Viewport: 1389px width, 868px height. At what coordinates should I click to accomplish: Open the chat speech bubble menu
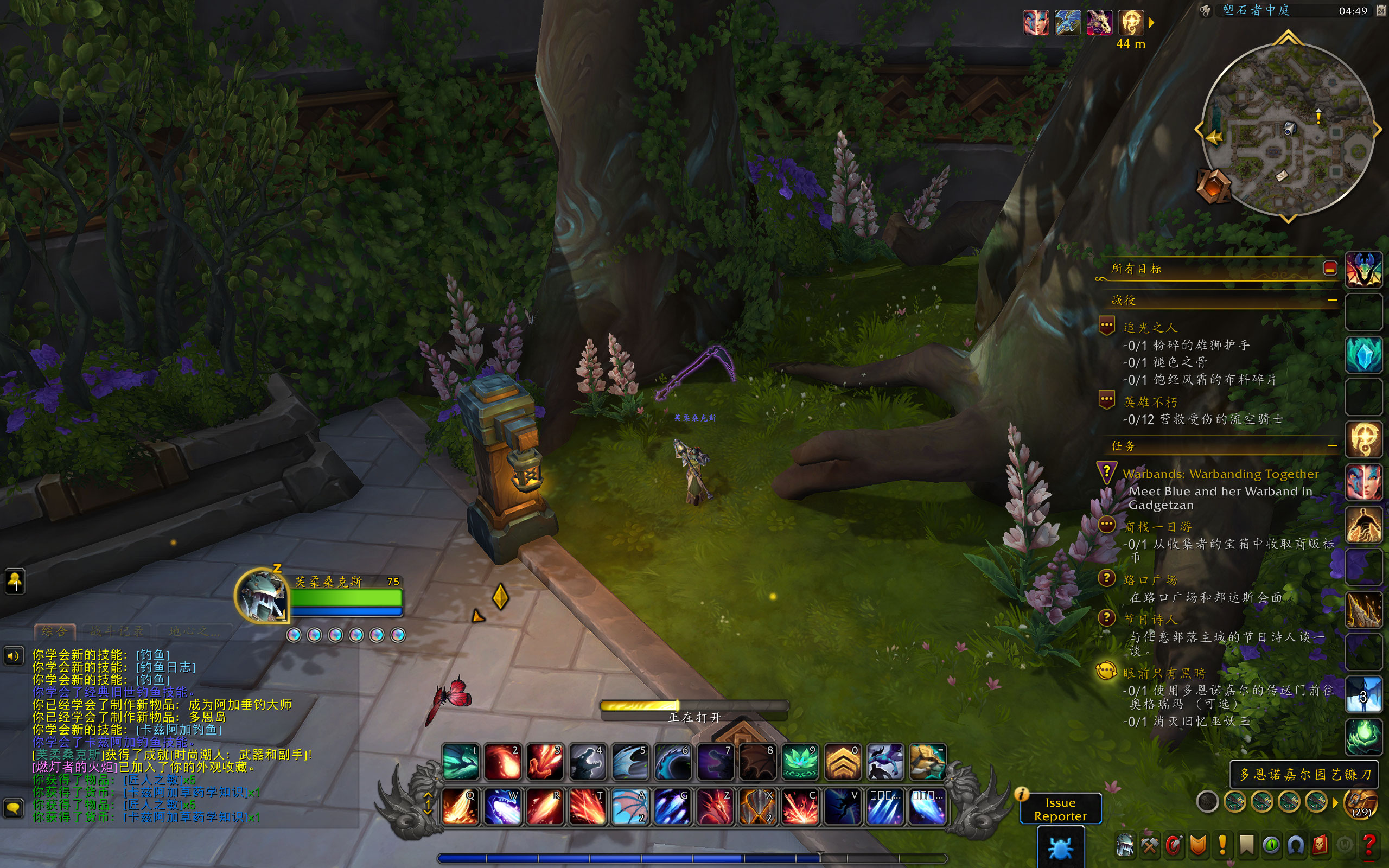(13, 808)
